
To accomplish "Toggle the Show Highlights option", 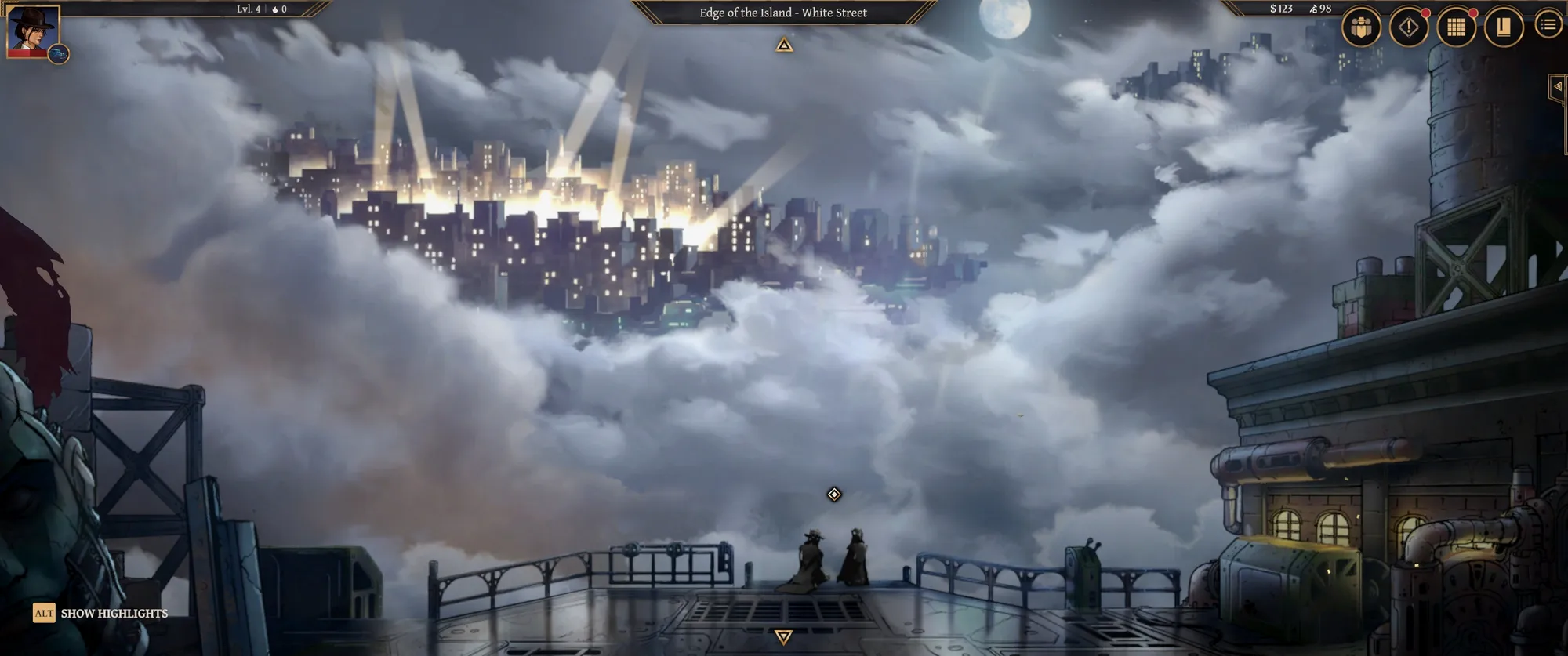I will [x=100, y=613].
